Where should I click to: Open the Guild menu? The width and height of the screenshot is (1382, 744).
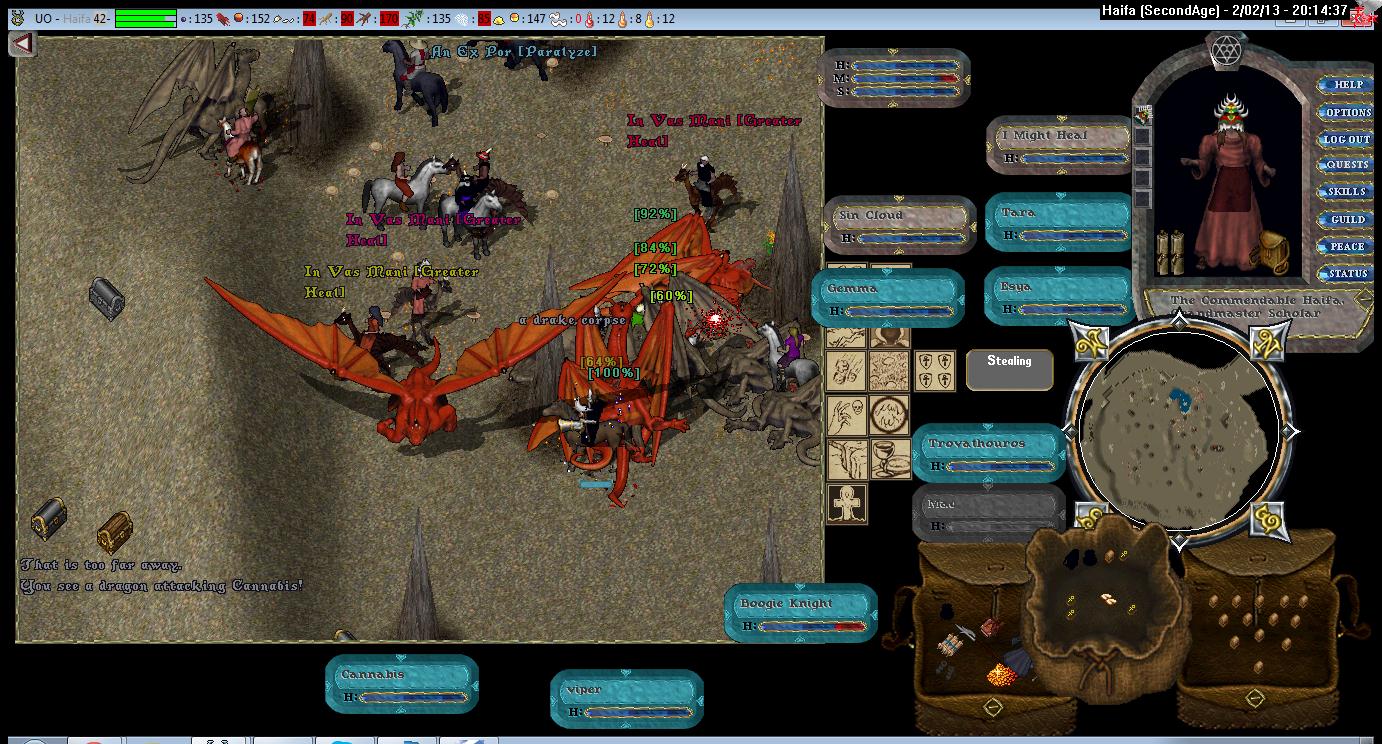1347,219
